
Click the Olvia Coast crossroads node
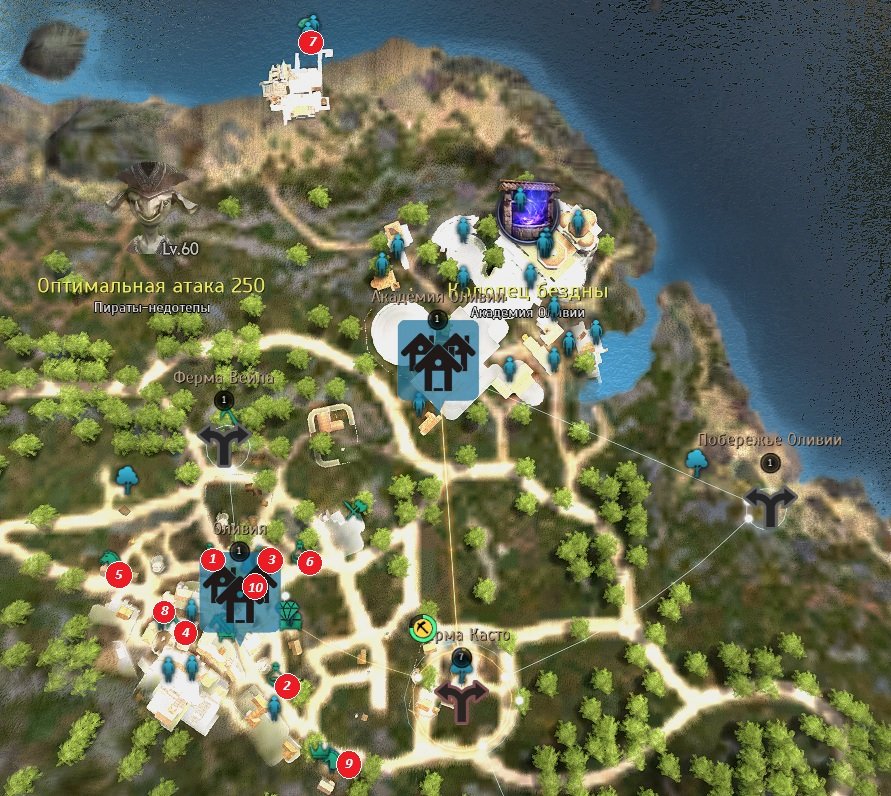point(770,505)
